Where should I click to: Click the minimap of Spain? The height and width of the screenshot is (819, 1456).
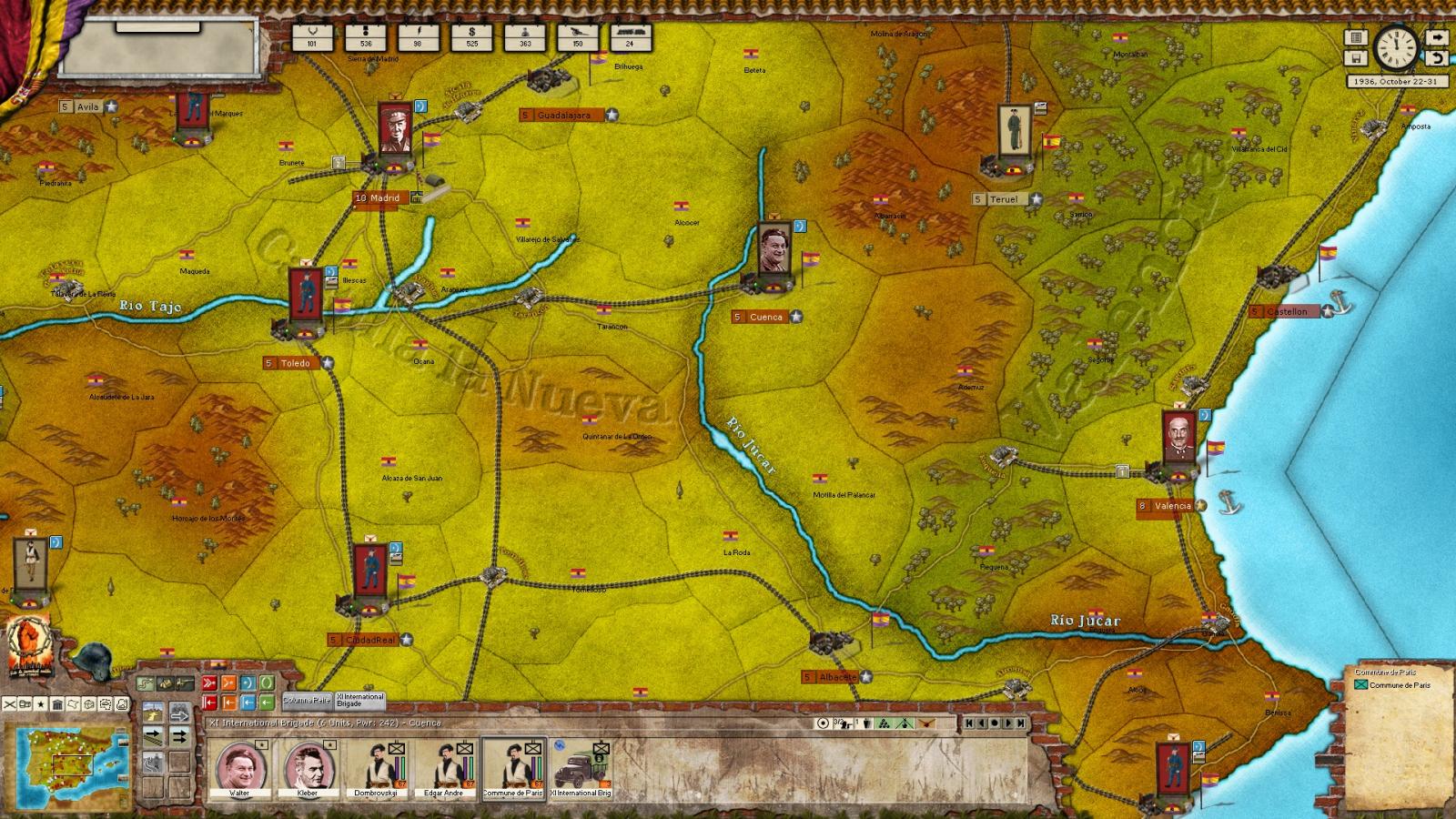coord(67,765)
